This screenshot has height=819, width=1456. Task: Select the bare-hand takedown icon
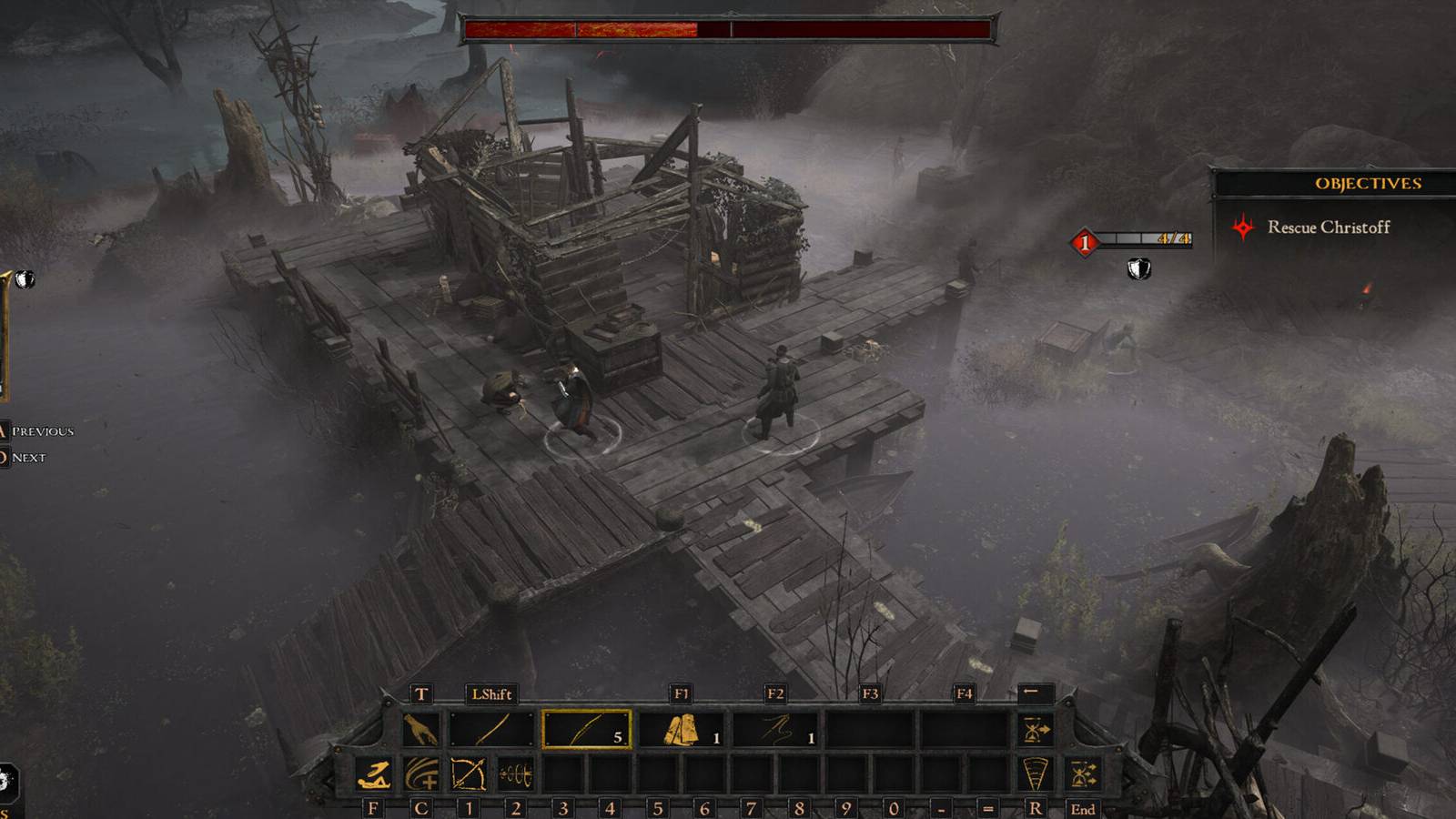click(x=420, y=729)
